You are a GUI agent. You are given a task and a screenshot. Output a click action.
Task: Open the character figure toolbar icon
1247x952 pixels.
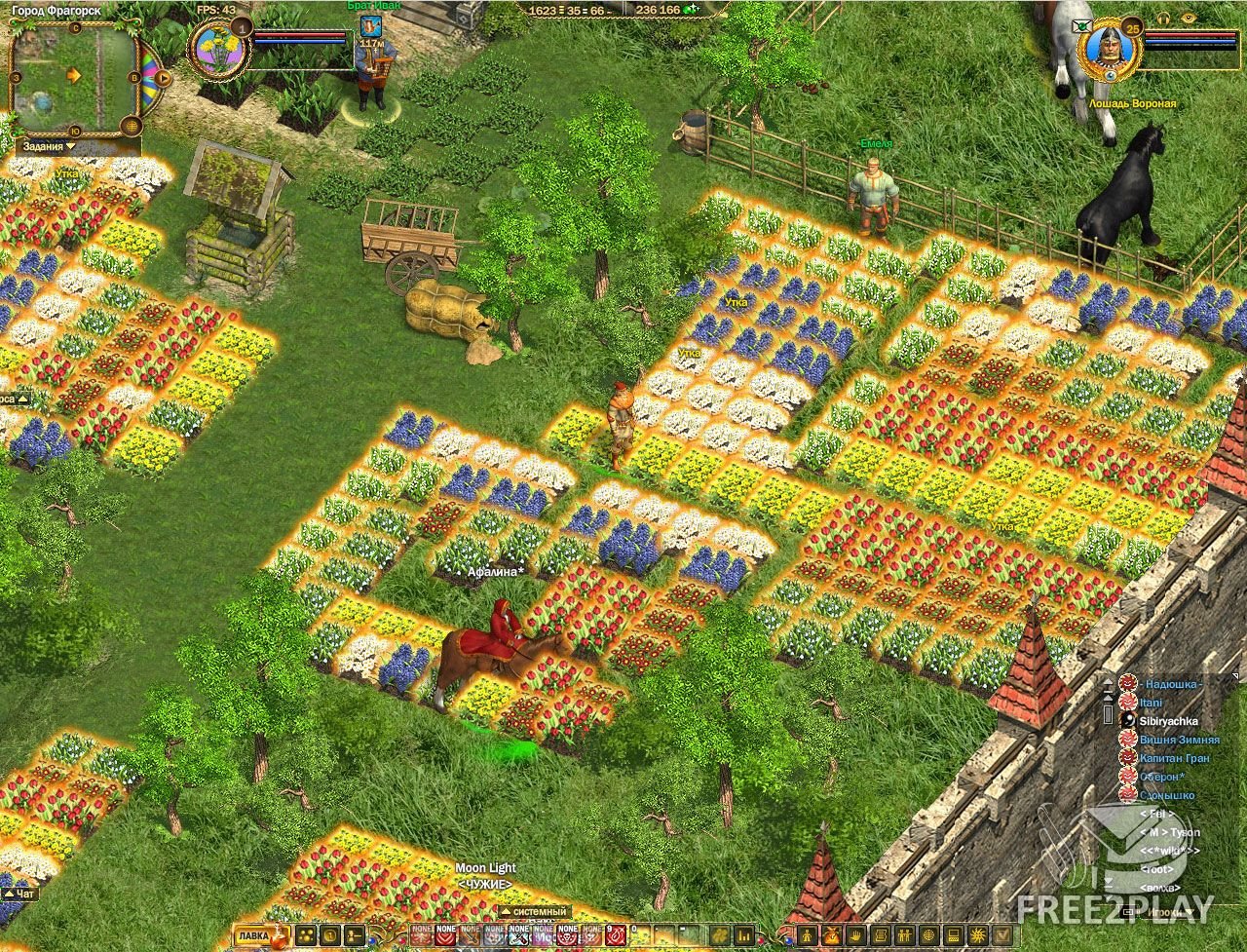point(809,936)
